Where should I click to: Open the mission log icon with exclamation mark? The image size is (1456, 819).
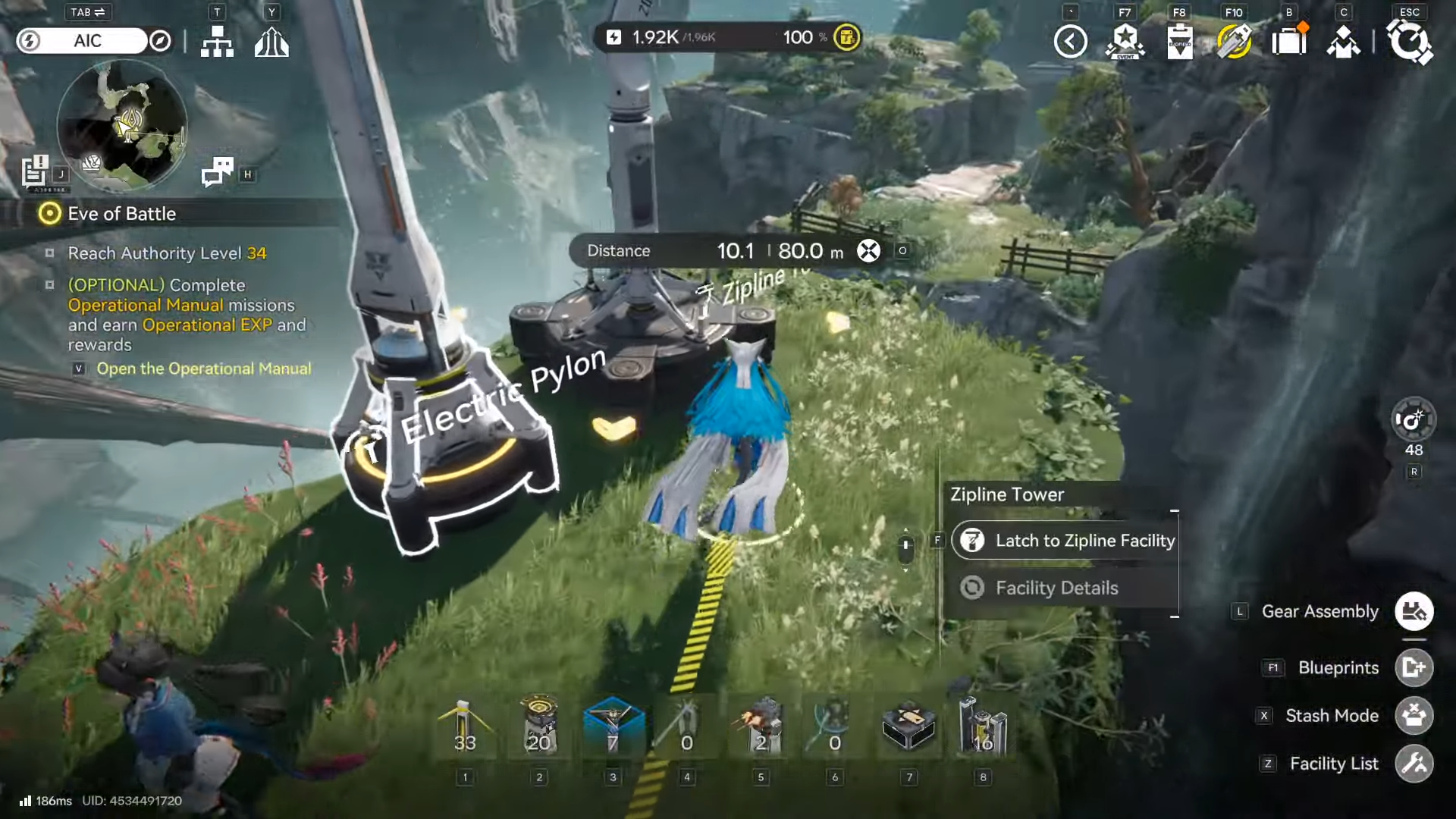(x=35, y=171)
